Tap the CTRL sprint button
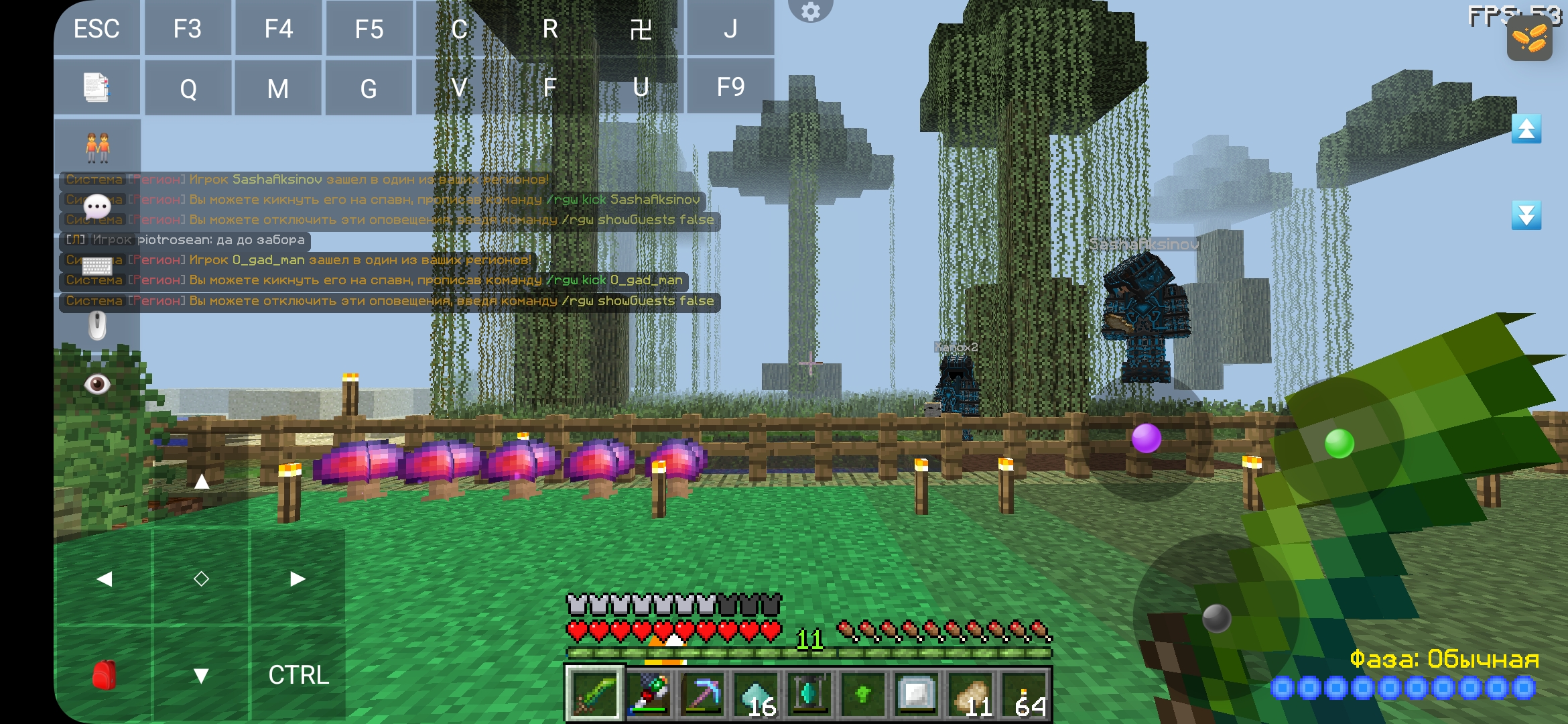The image size is (1568, 724). (x=298, y=675)
